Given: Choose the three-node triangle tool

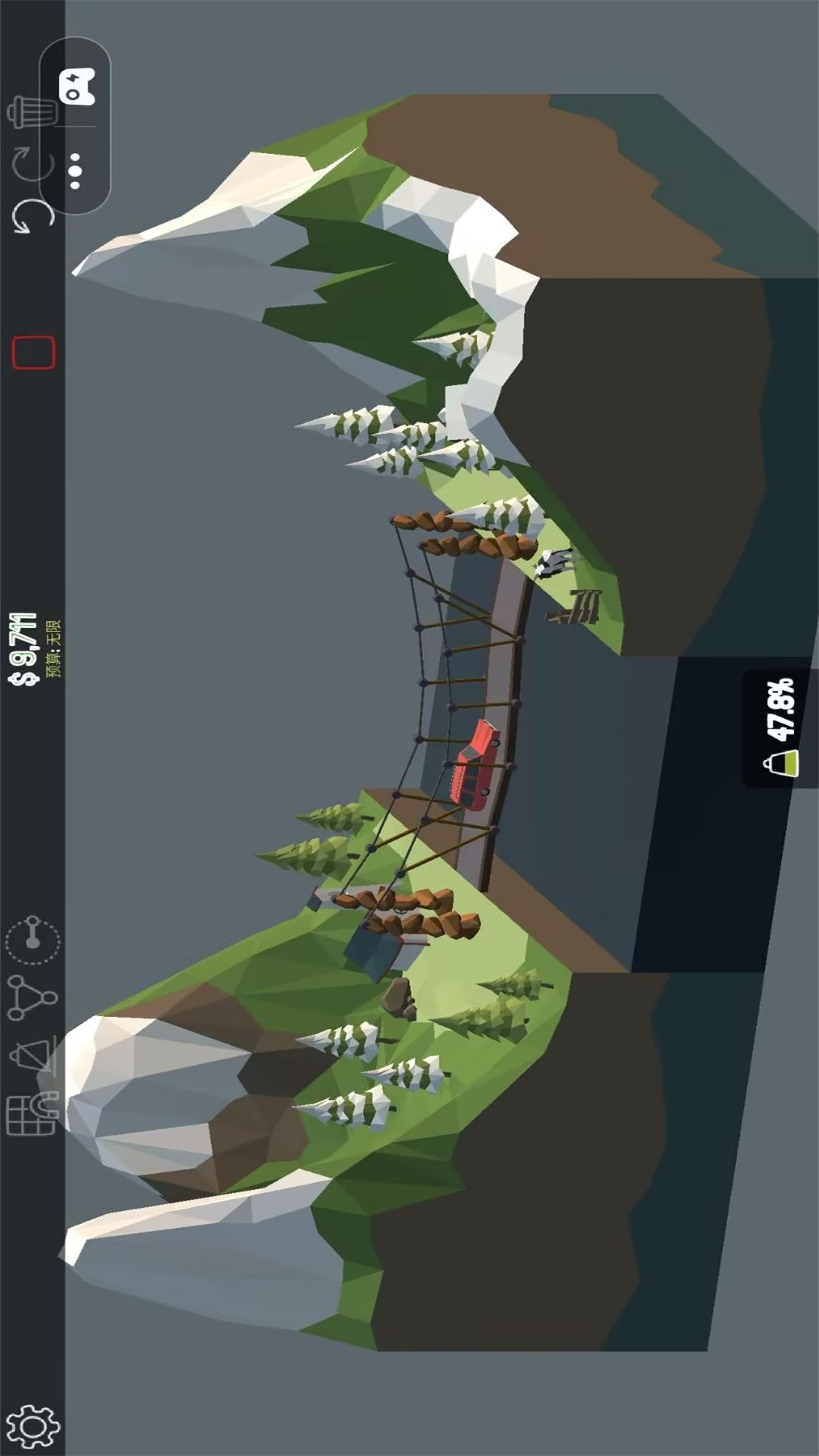Looking at the screenshot, I should coord(32,996).
